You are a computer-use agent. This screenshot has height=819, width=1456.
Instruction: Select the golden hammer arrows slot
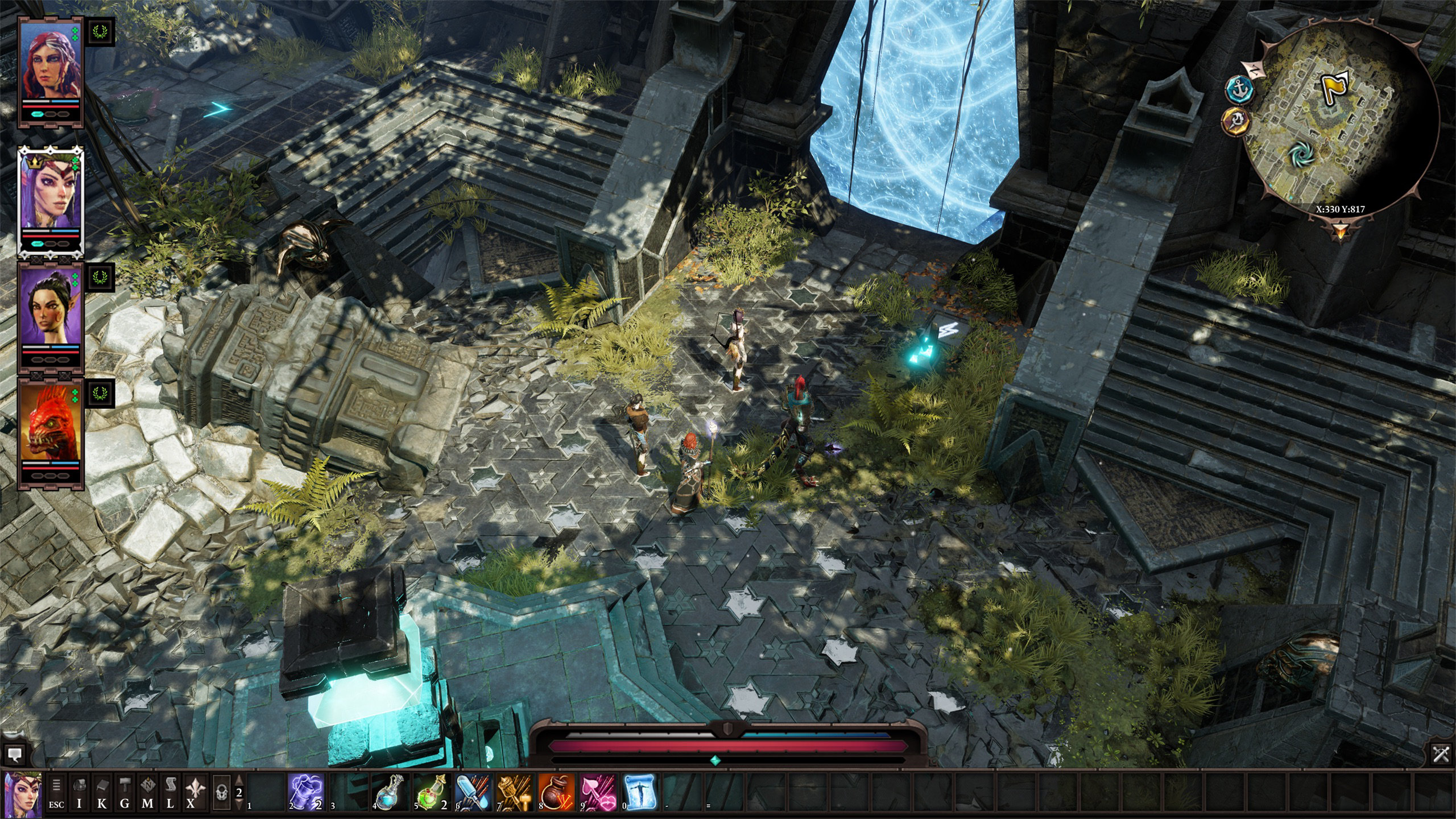(x=514, y=791)
